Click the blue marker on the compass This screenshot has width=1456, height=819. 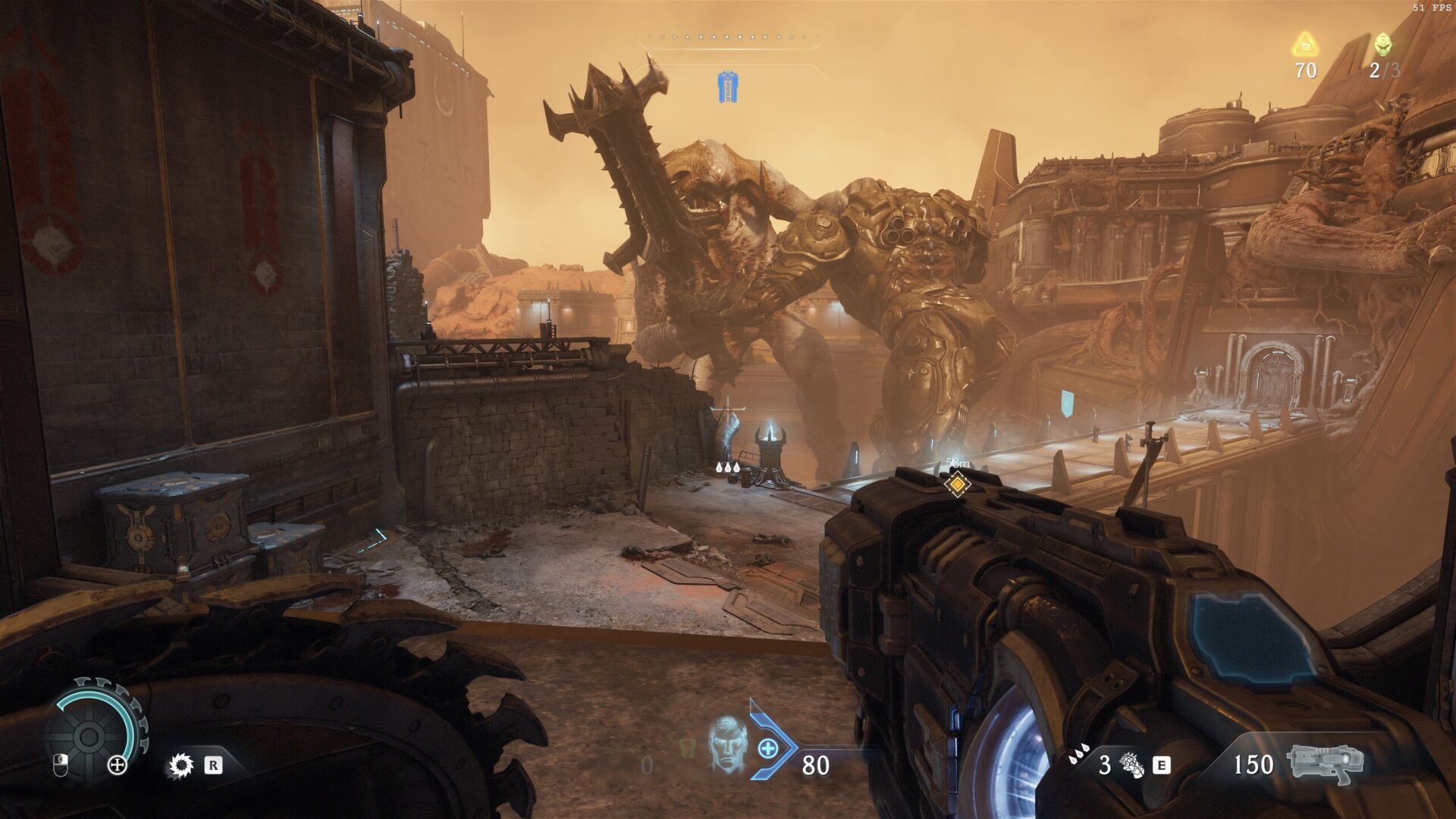pos(728,86)
